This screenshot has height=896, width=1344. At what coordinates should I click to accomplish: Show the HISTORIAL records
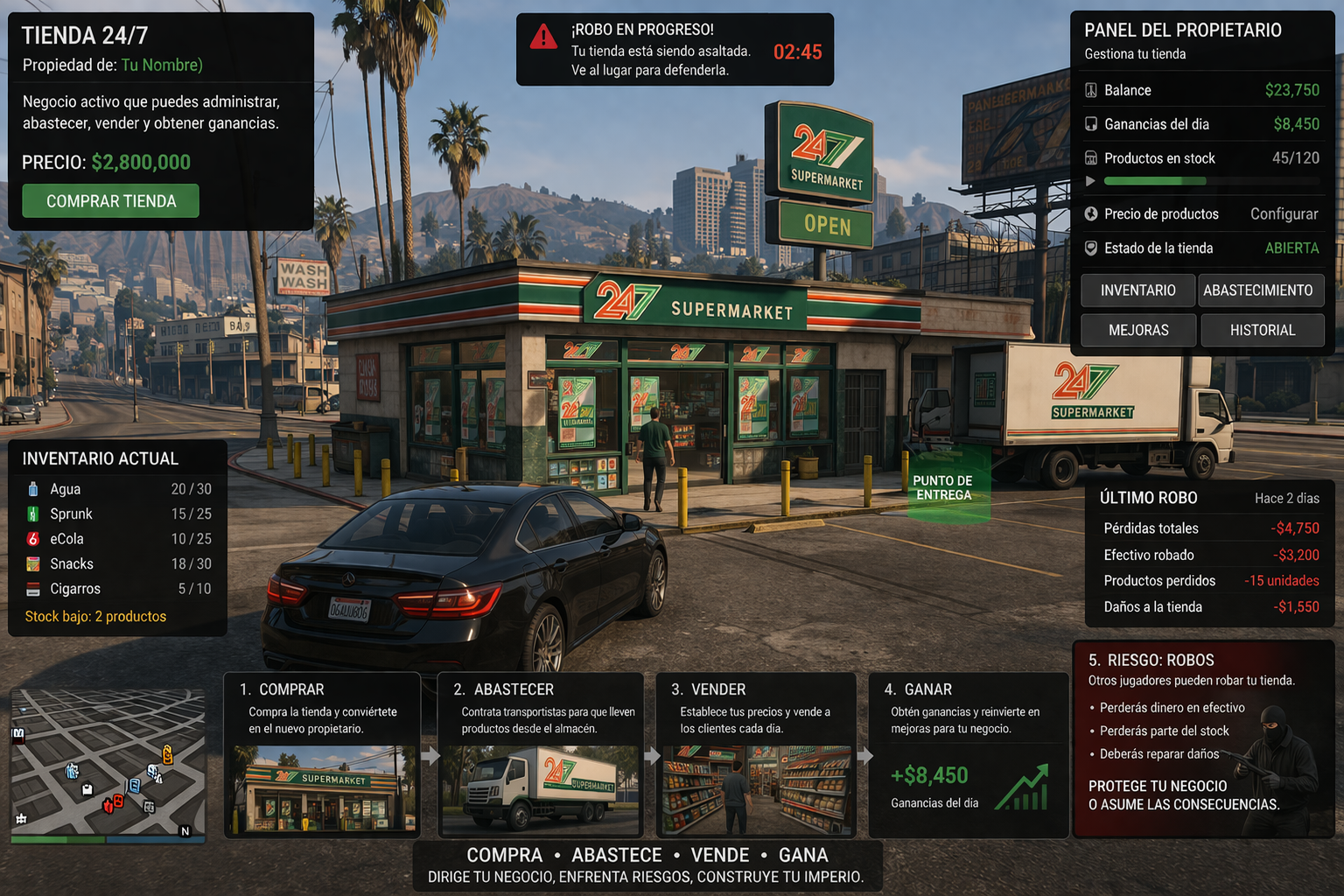pos(1262,331)
